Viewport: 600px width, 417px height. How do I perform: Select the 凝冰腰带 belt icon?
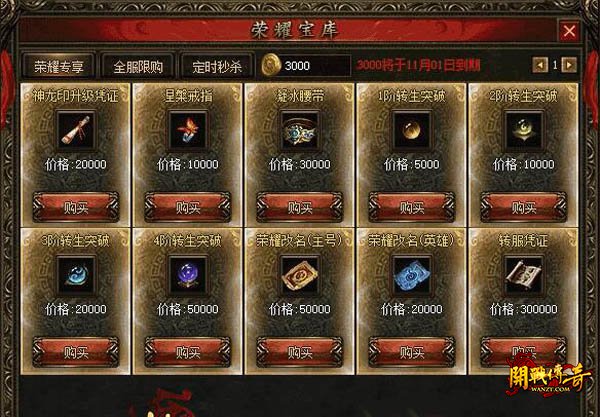click(x=299, y=129)
